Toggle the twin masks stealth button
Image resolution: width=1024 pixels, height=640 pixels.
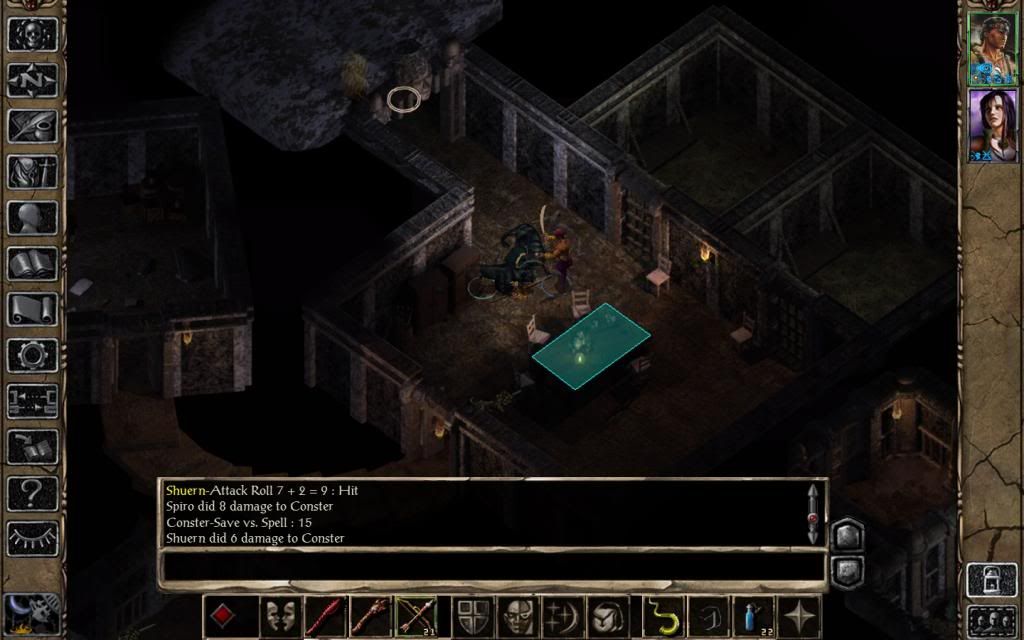(280, 616)
